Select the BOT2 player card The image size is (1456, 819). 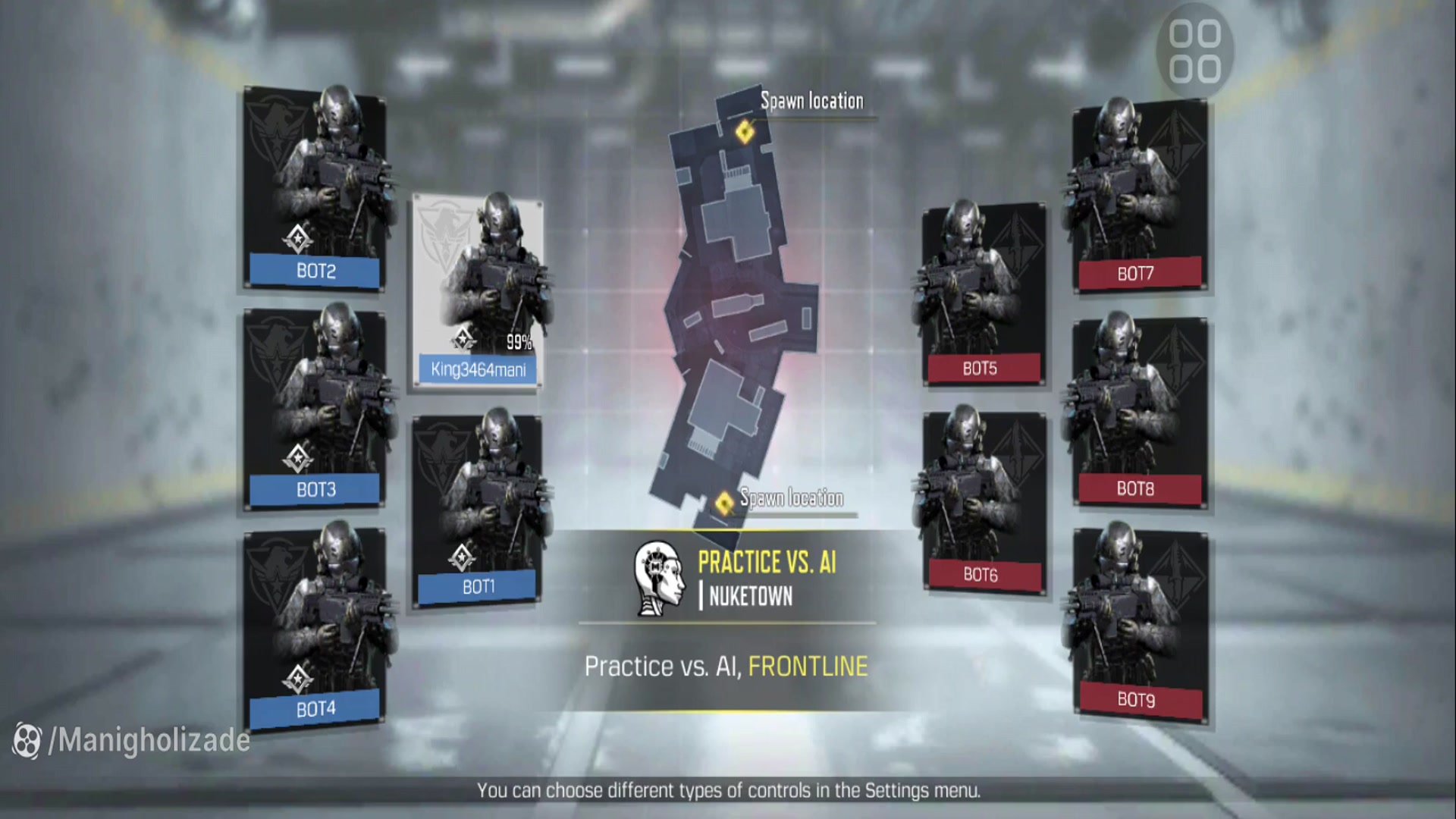315,190
